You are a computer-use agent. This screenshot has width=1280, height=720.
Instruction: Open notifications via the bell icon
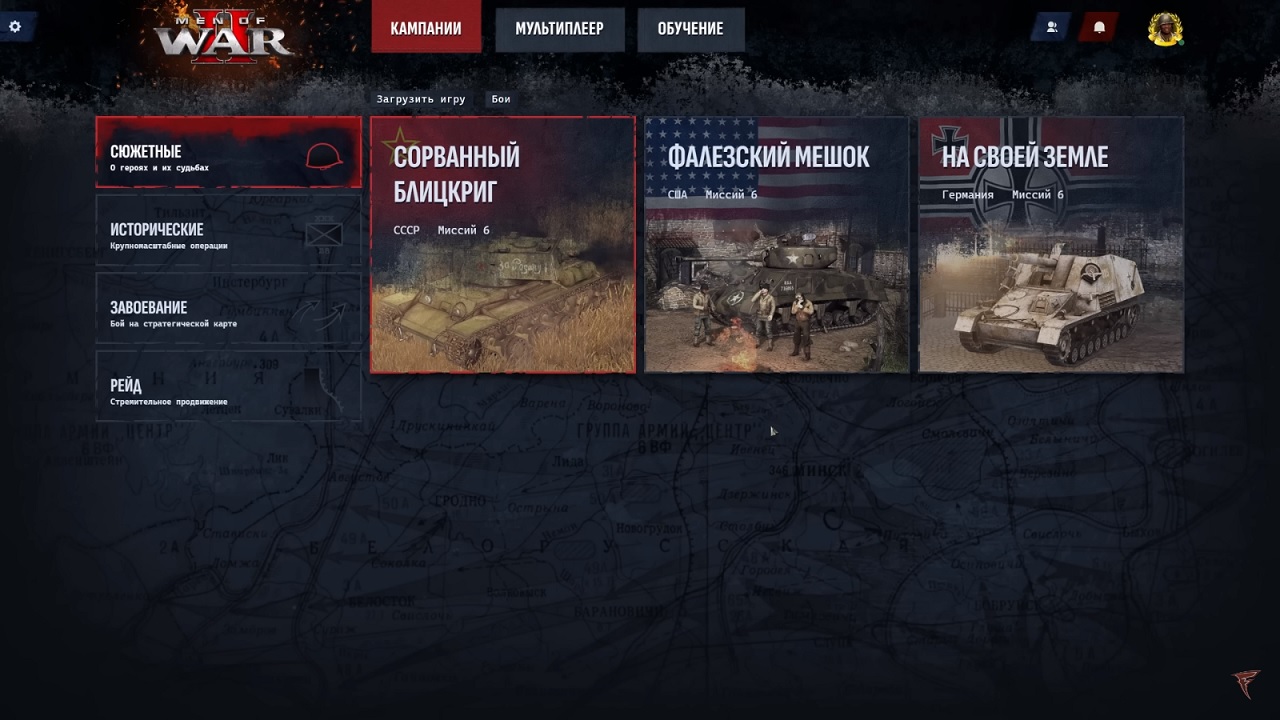pos(1101,28)
